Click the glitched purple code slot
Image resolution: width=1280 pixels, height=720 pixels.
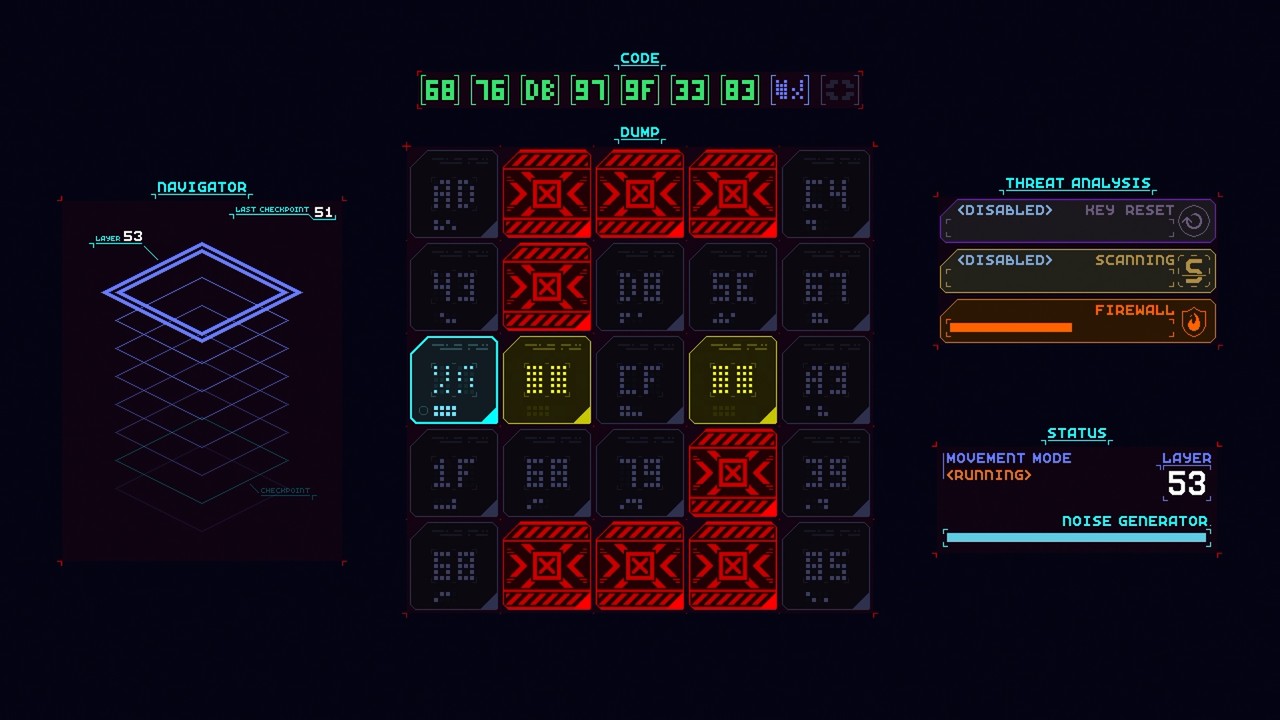tap(789, 89)
